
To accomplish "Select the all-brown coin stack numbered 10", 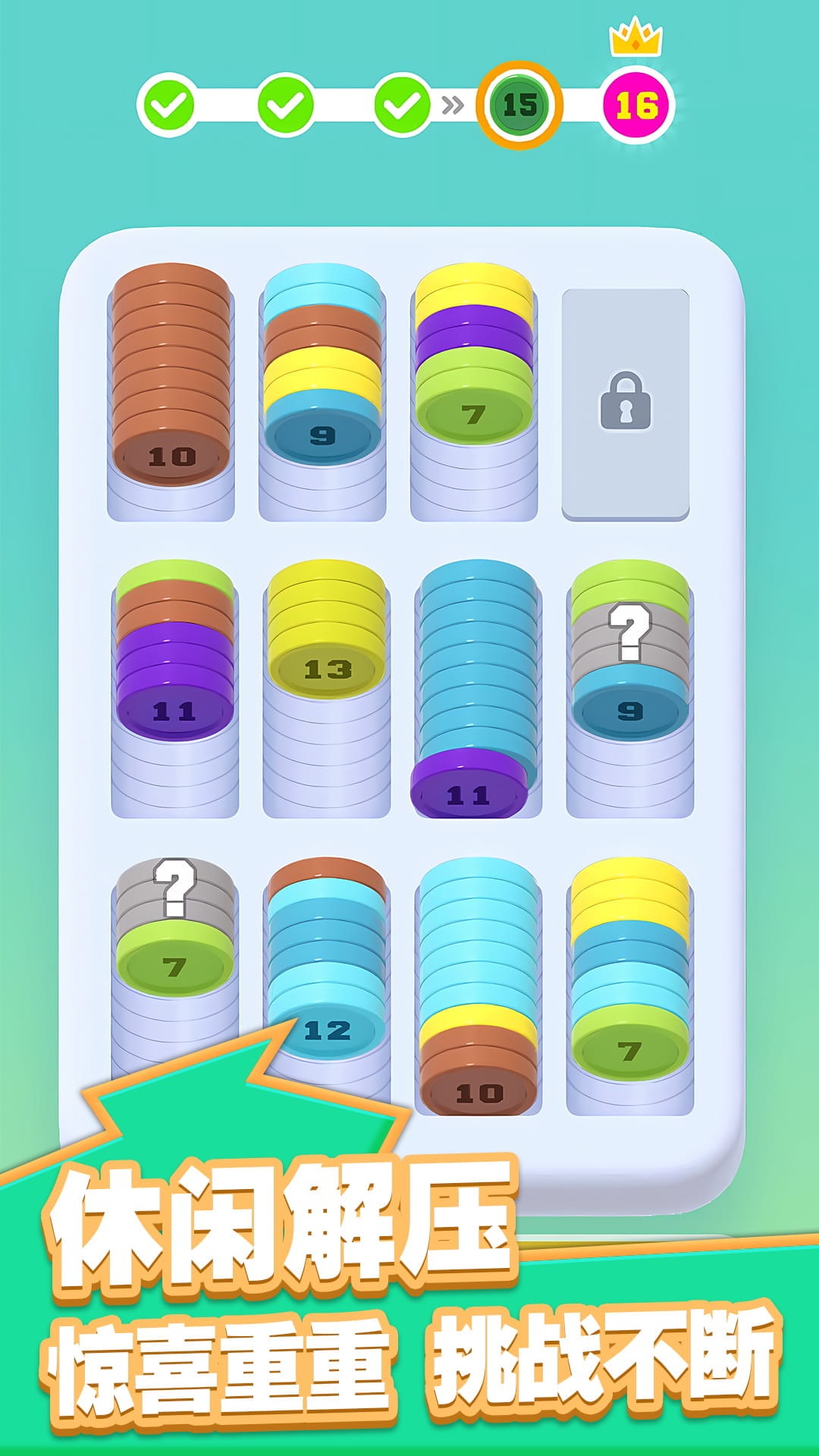I will [171, 379].
